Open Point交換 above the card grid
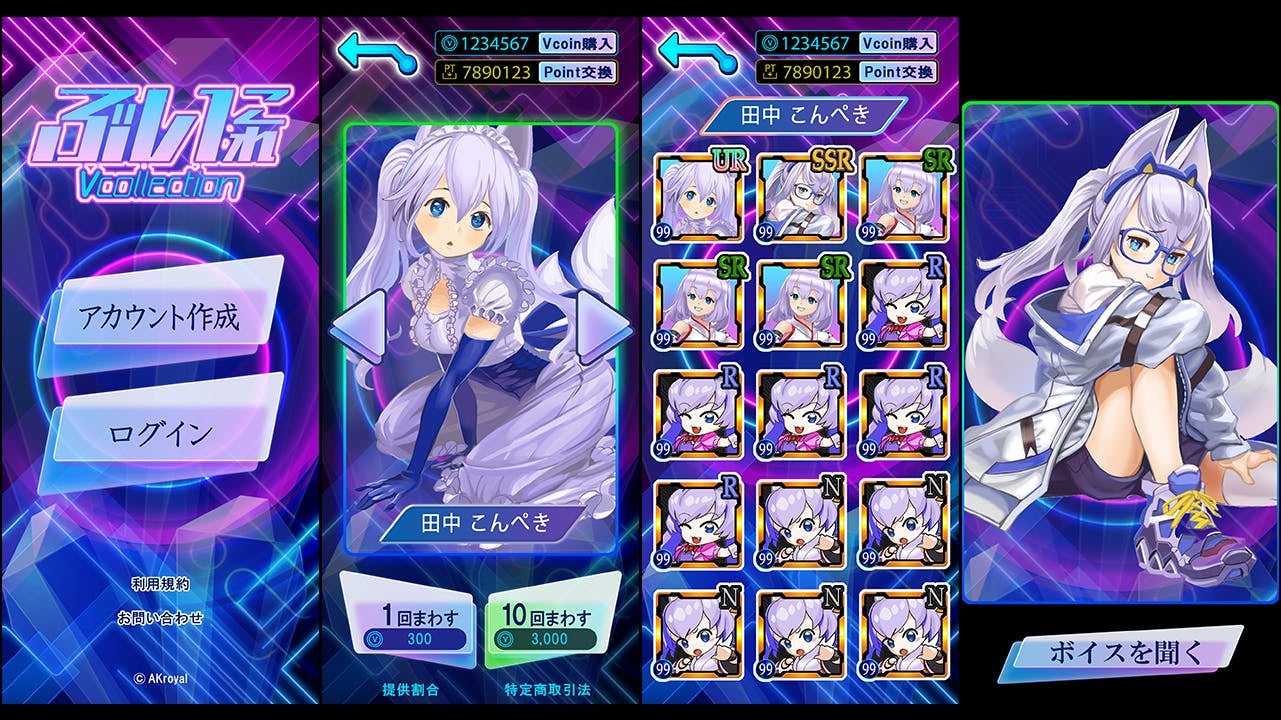1281x720 pixels. [x=898, y=72]
